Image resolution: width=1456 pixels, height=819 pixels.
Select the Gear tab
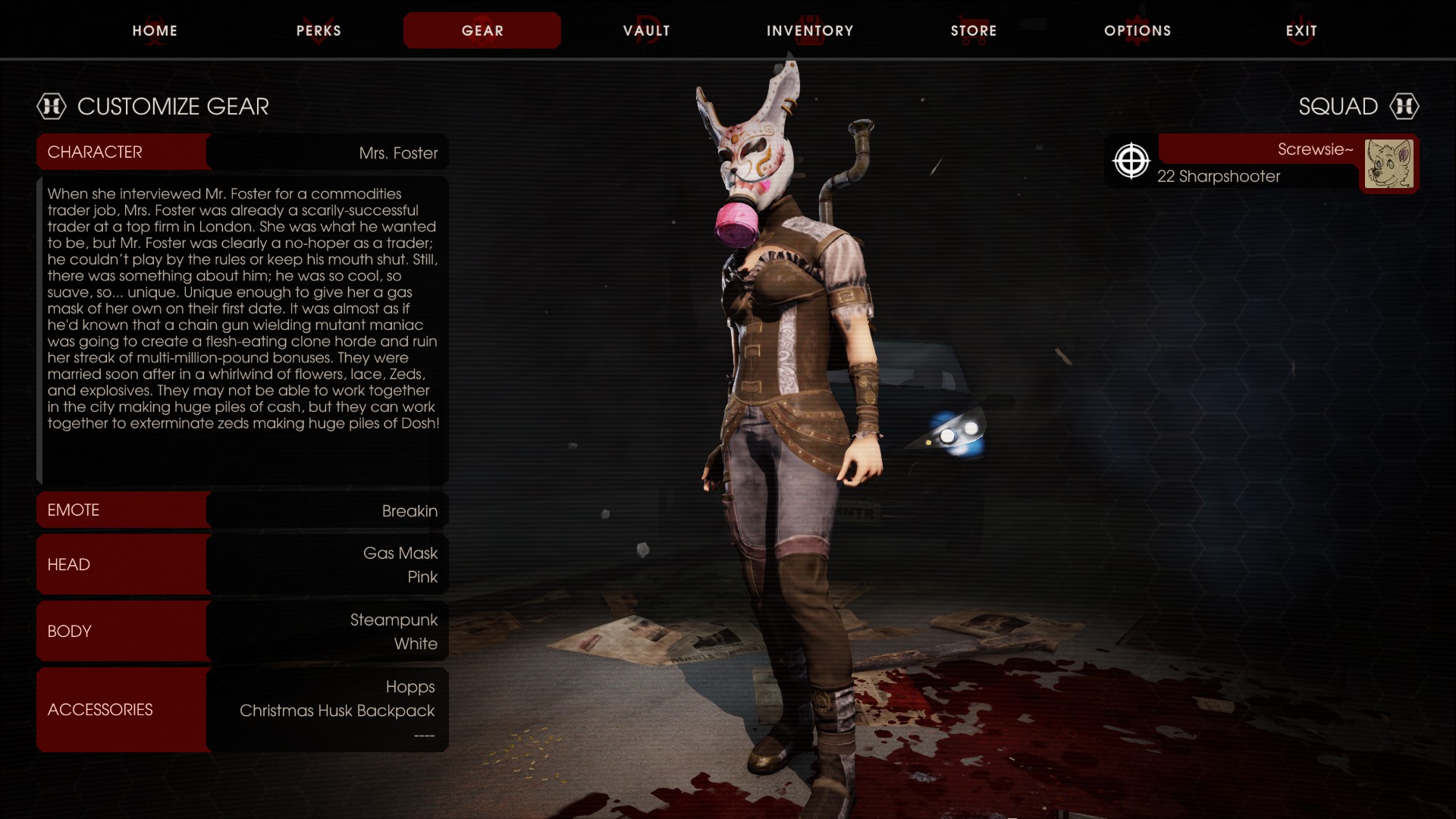[x=482, y=30]
